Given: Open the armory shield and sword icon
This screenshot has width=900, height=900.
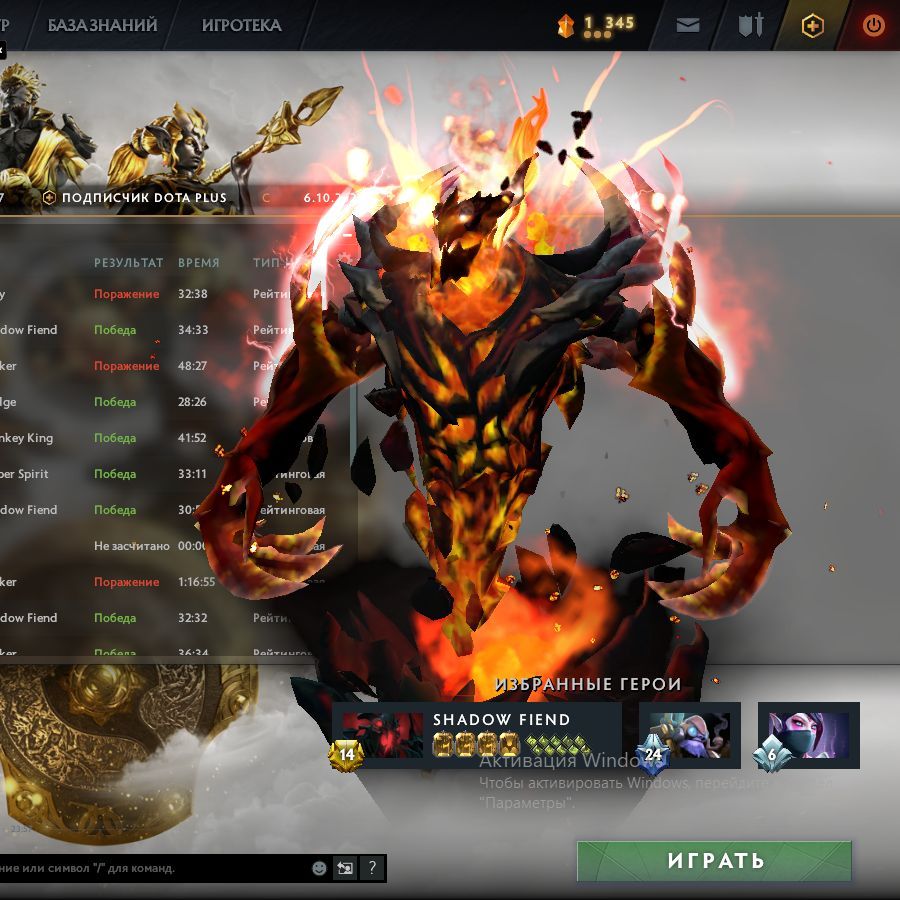Looking at the screenshot, I should [x=751, y=26].
